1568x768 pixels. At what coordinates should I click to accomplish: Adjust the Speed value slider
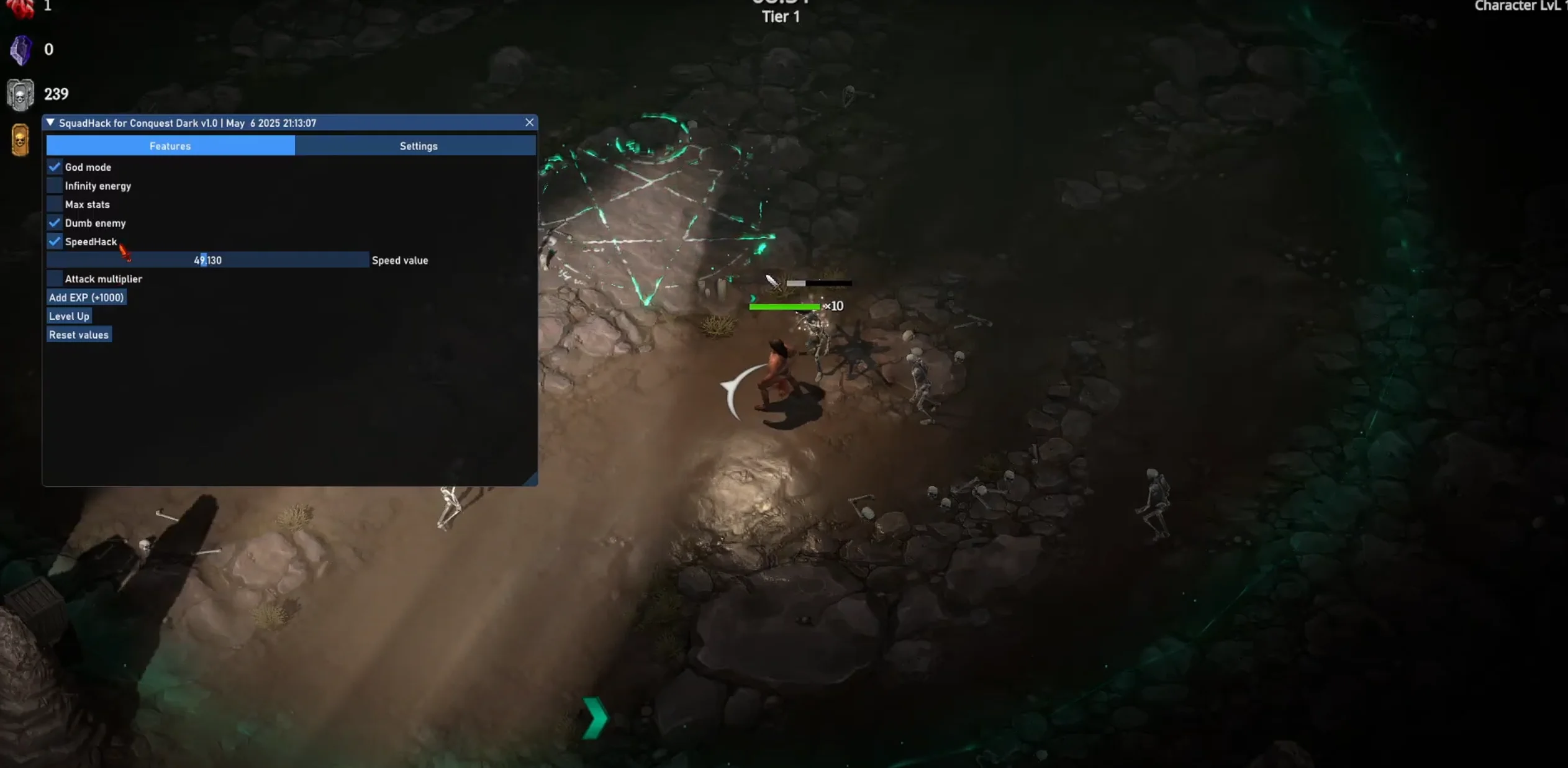point(207,260)
